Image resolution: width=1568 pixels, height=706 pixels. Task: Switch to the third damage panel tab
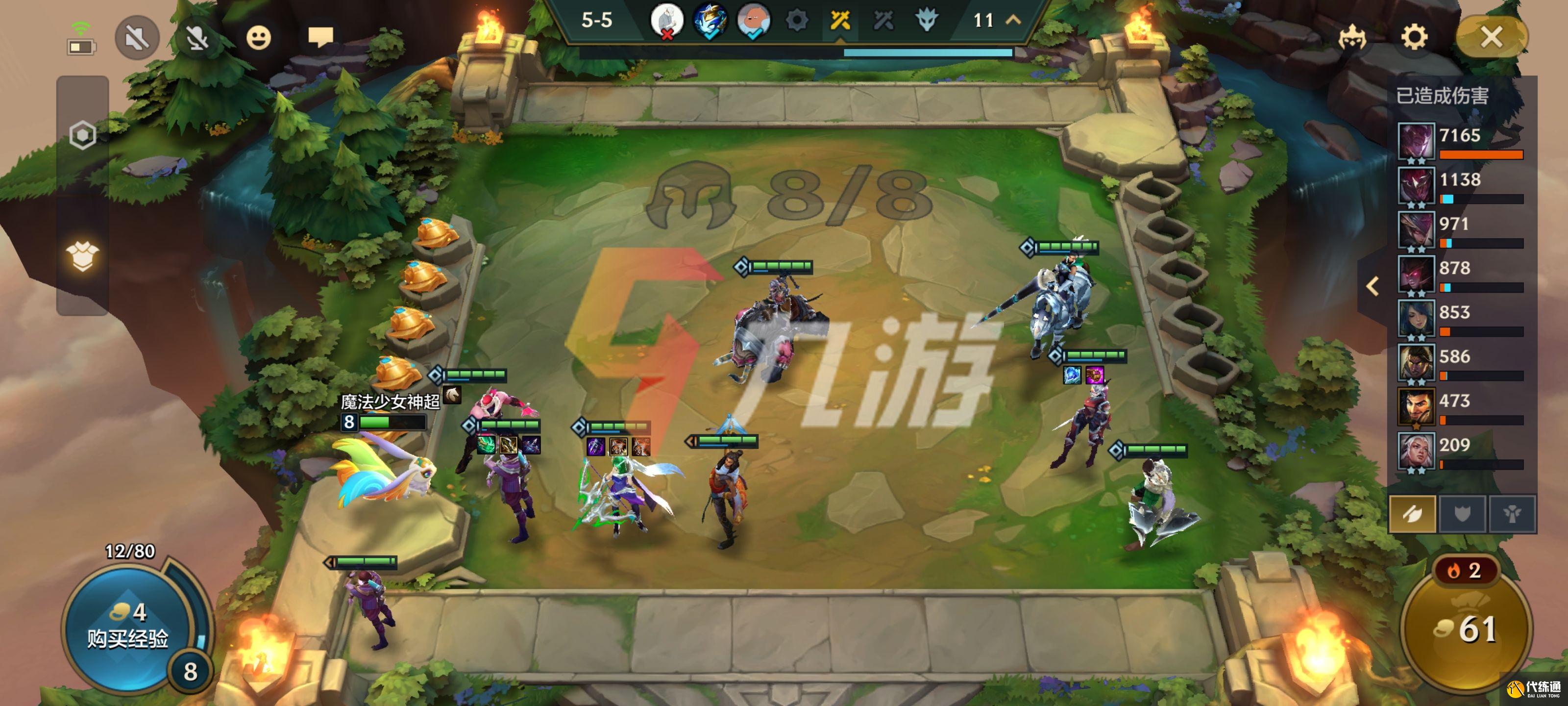[x=1512, y=514]
